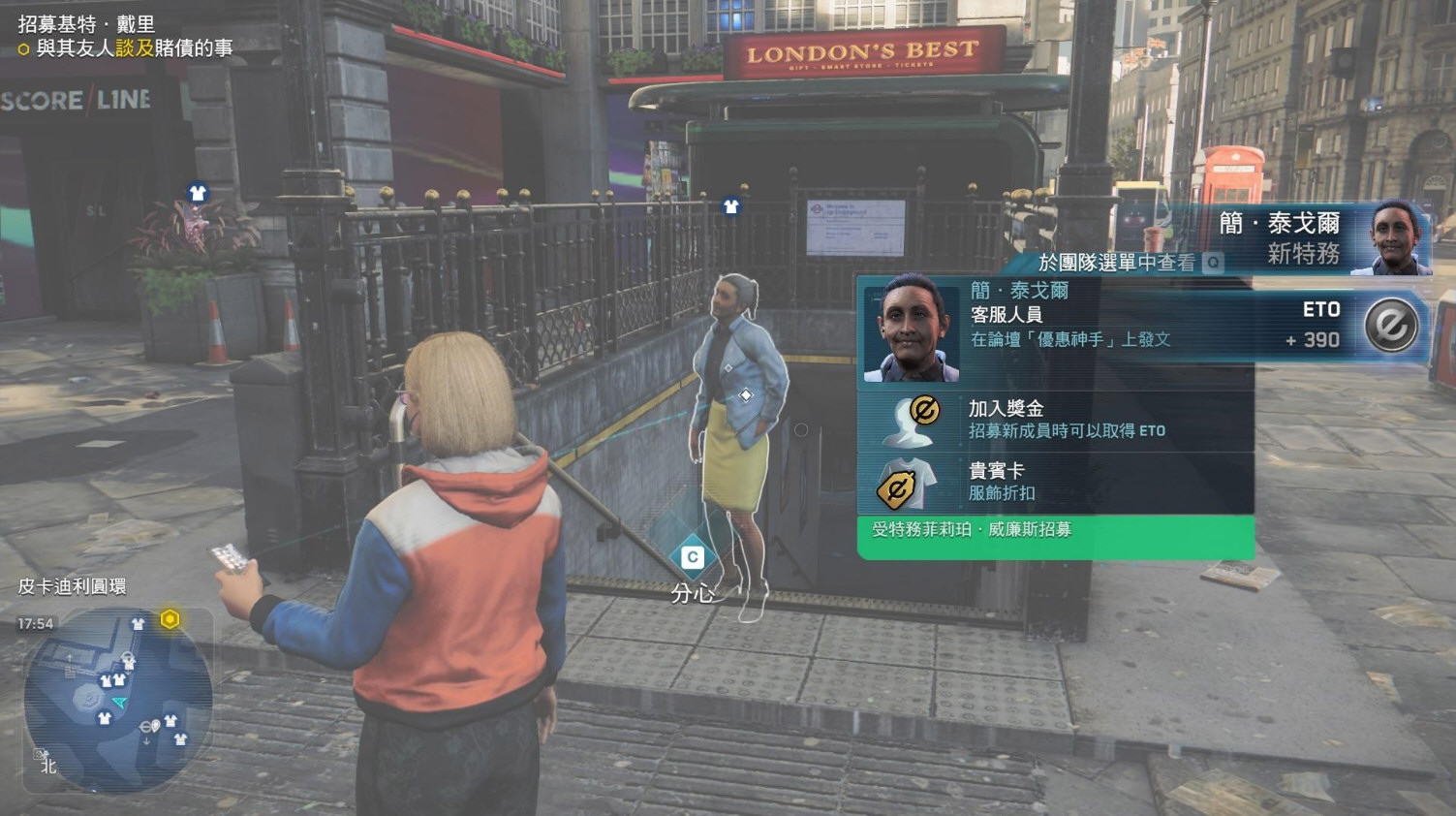Select the recruit objective tracker text
The width and height of the screenshot is (1456, 816).
point(126,36)
